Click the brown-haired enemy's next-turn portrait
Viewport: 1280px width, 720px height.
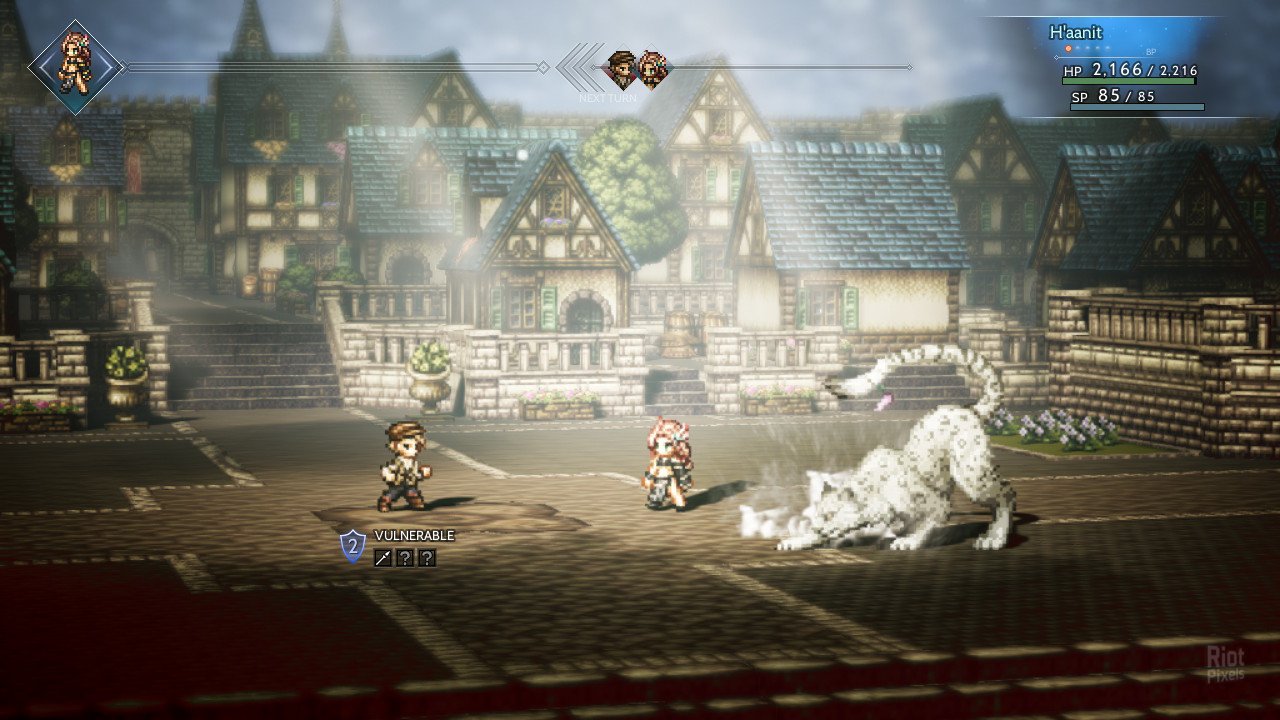pos(621,68)
